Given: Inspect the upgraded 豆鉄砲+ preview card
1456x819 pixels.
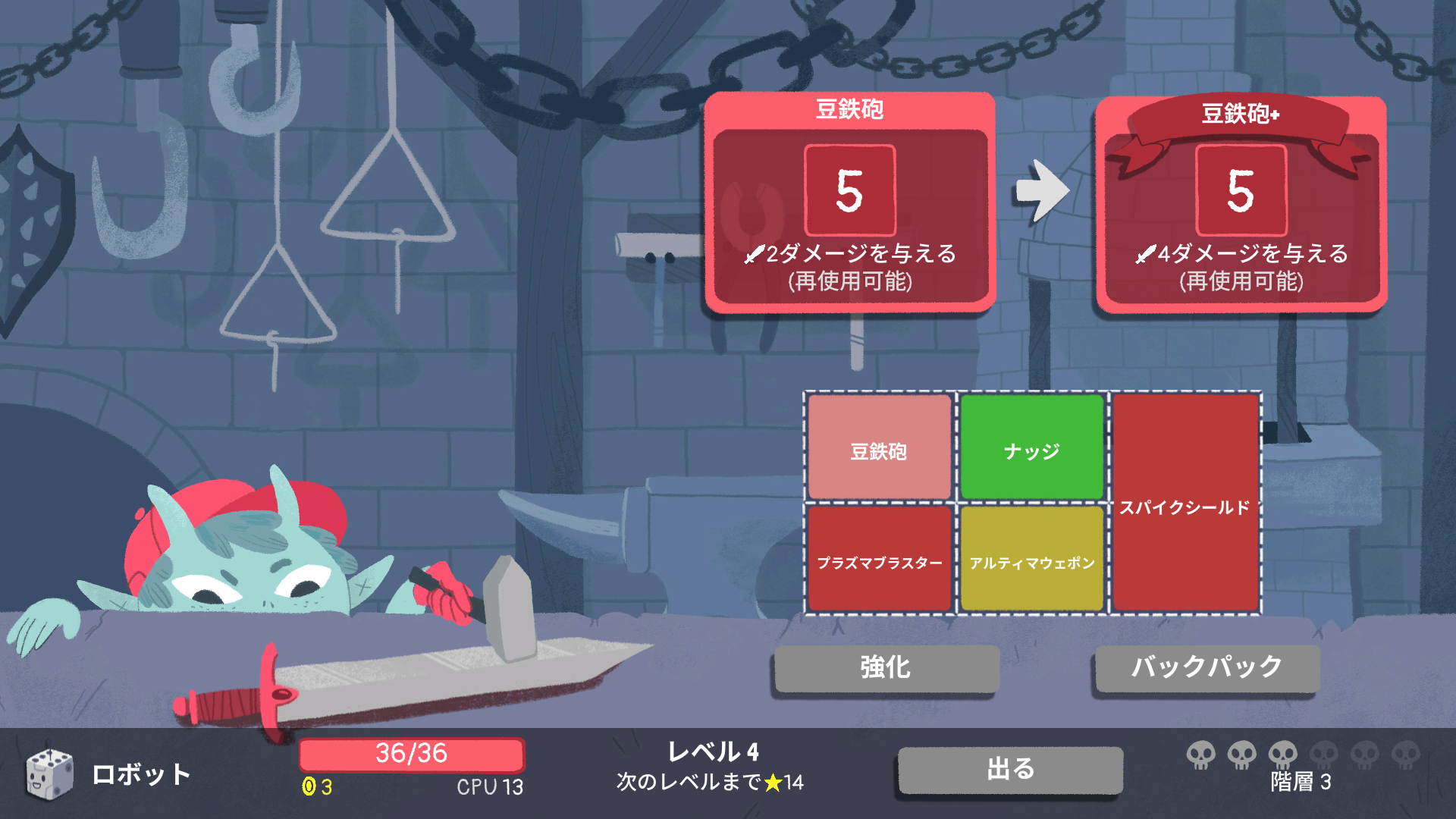Looking at the screenshot, I should tap(1241, 201).
